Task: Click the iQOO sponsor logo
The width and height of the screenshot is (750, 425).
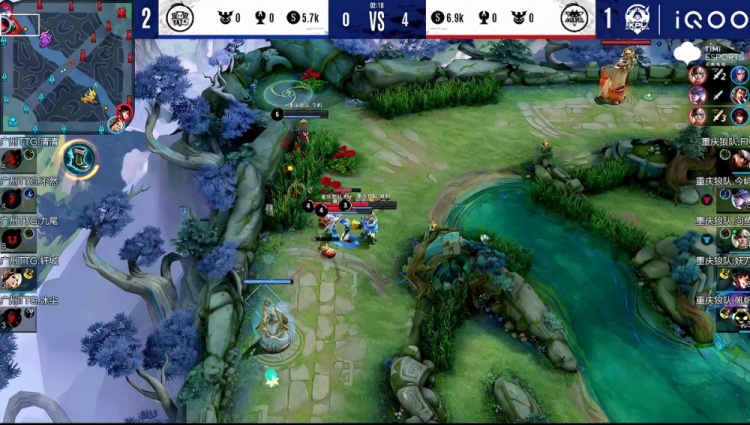Action: coord(704,18)
